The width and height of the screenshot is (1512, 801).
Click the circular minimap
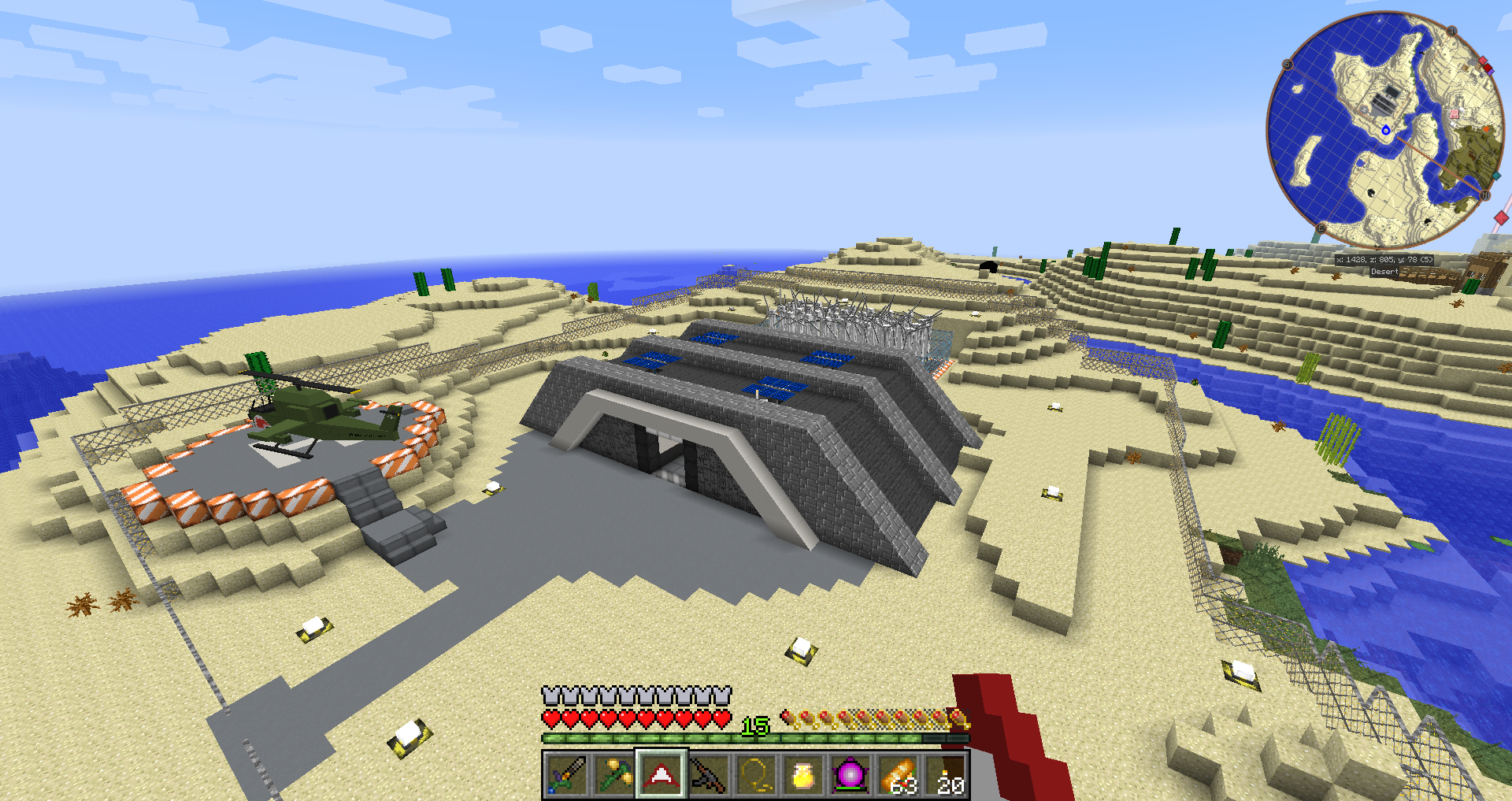click(1384, 130)
